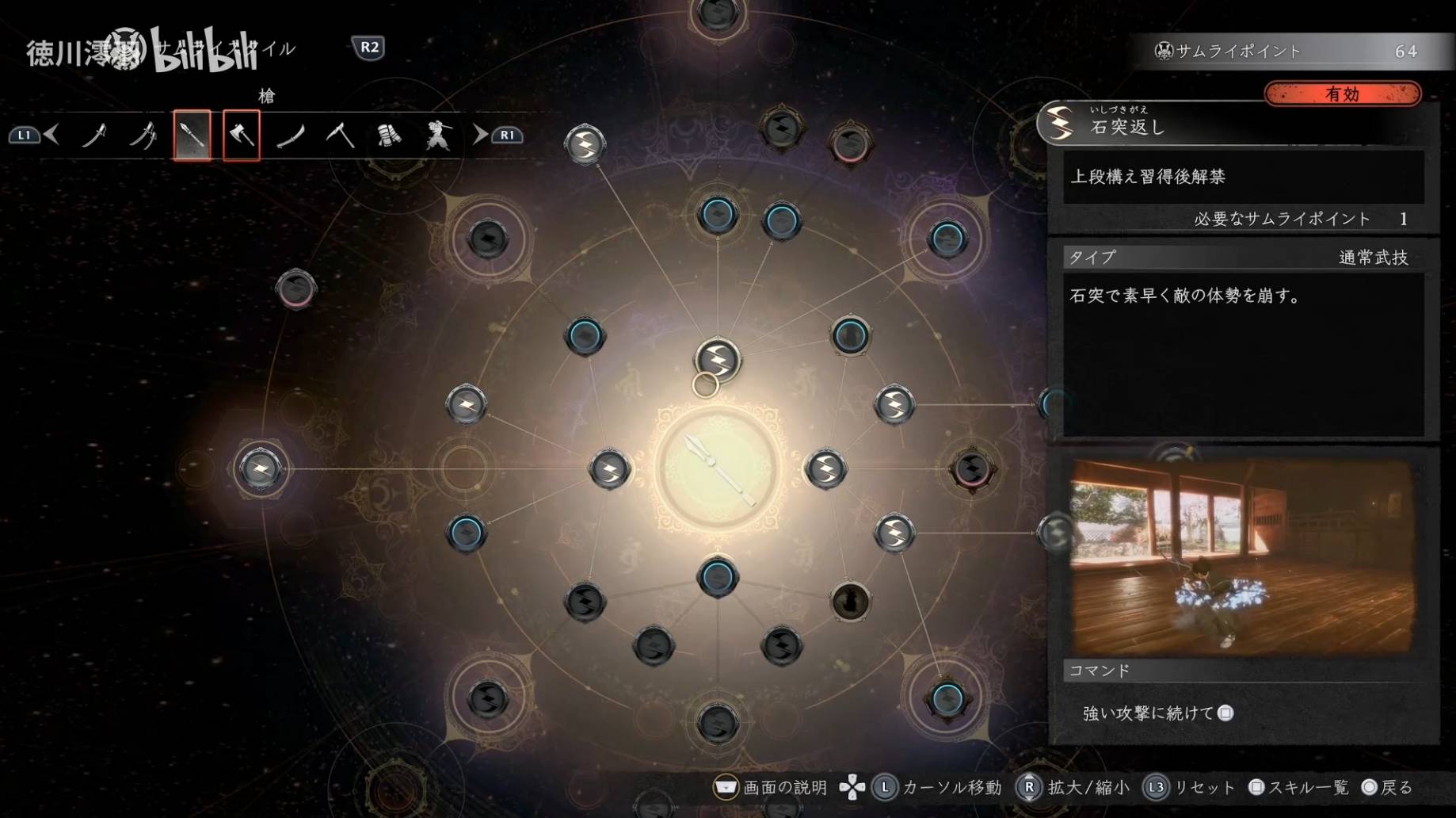Select the sickle weapon tab
Image resolution: width=1456 pixels, height=818 pixels.
340,136
